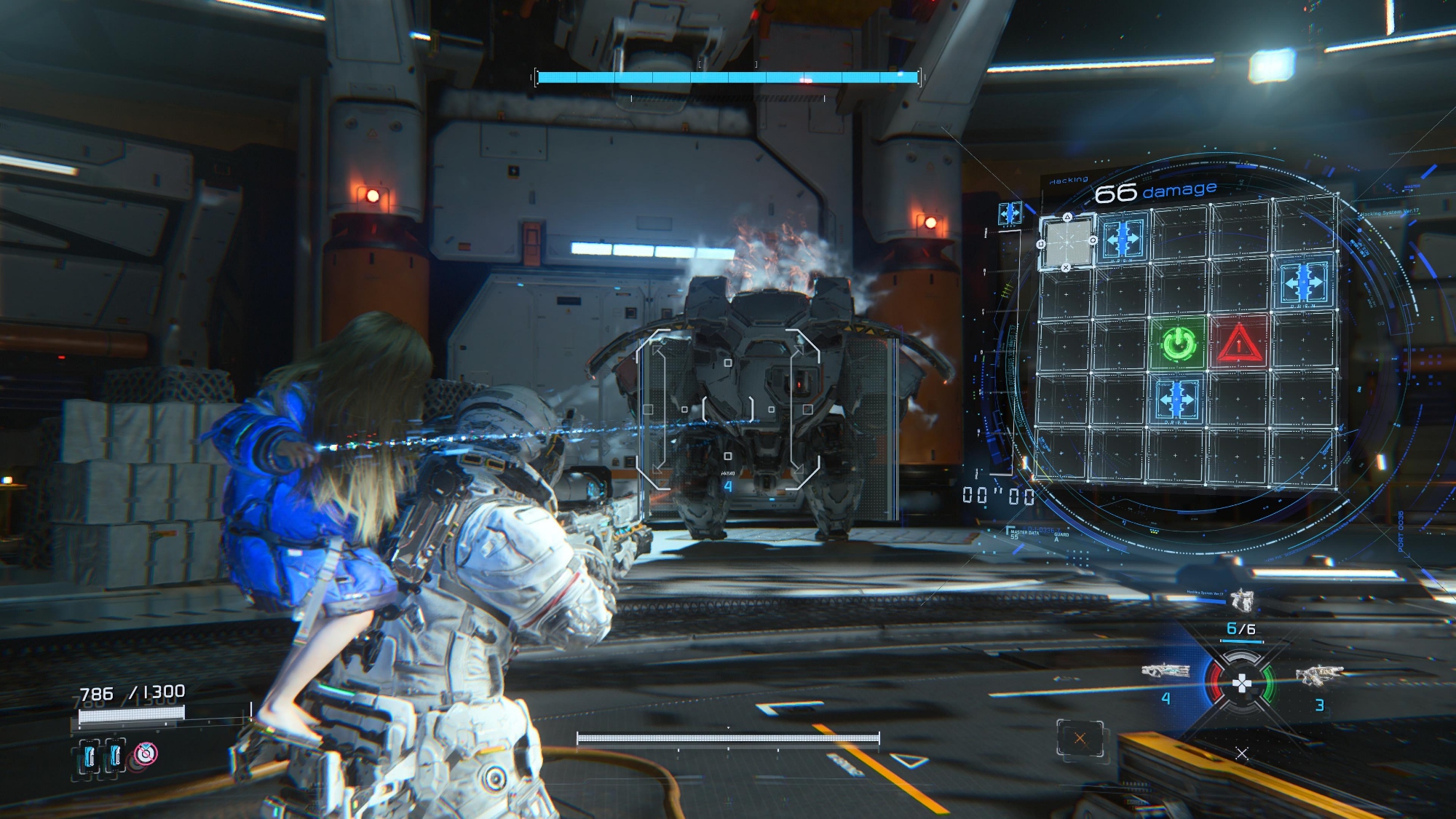This screenshot has width=1456, height=819.
Task: Select the green power node on hacking grid
Action: point(1179,343)
